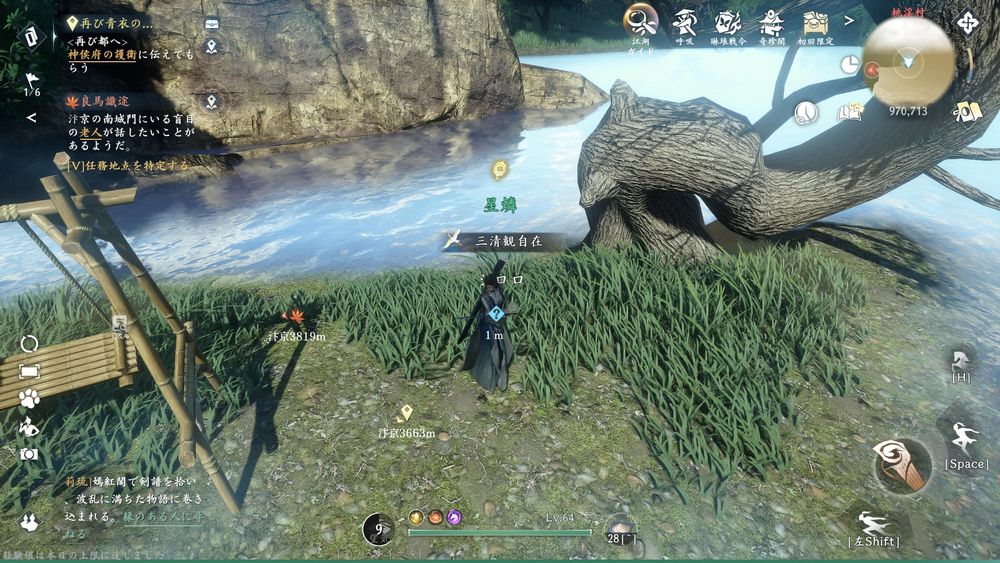This screenshot has height=563, width=1000.
Task: Open the map scroll icon below minimap
Action: 967,111
